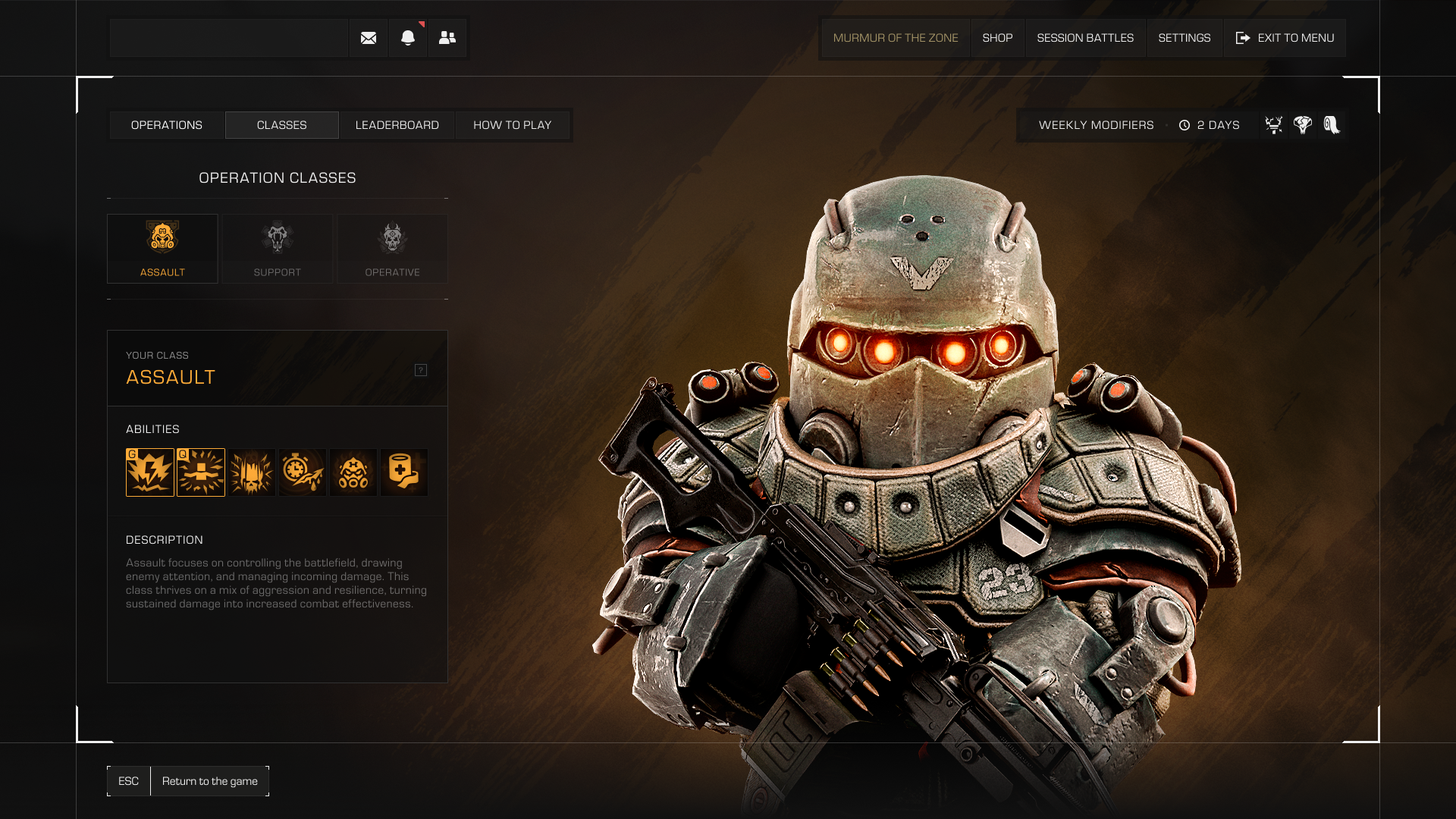Screen dimensions: 1456x819
Task: Open the How to Play tab
Action: point(512,125)
